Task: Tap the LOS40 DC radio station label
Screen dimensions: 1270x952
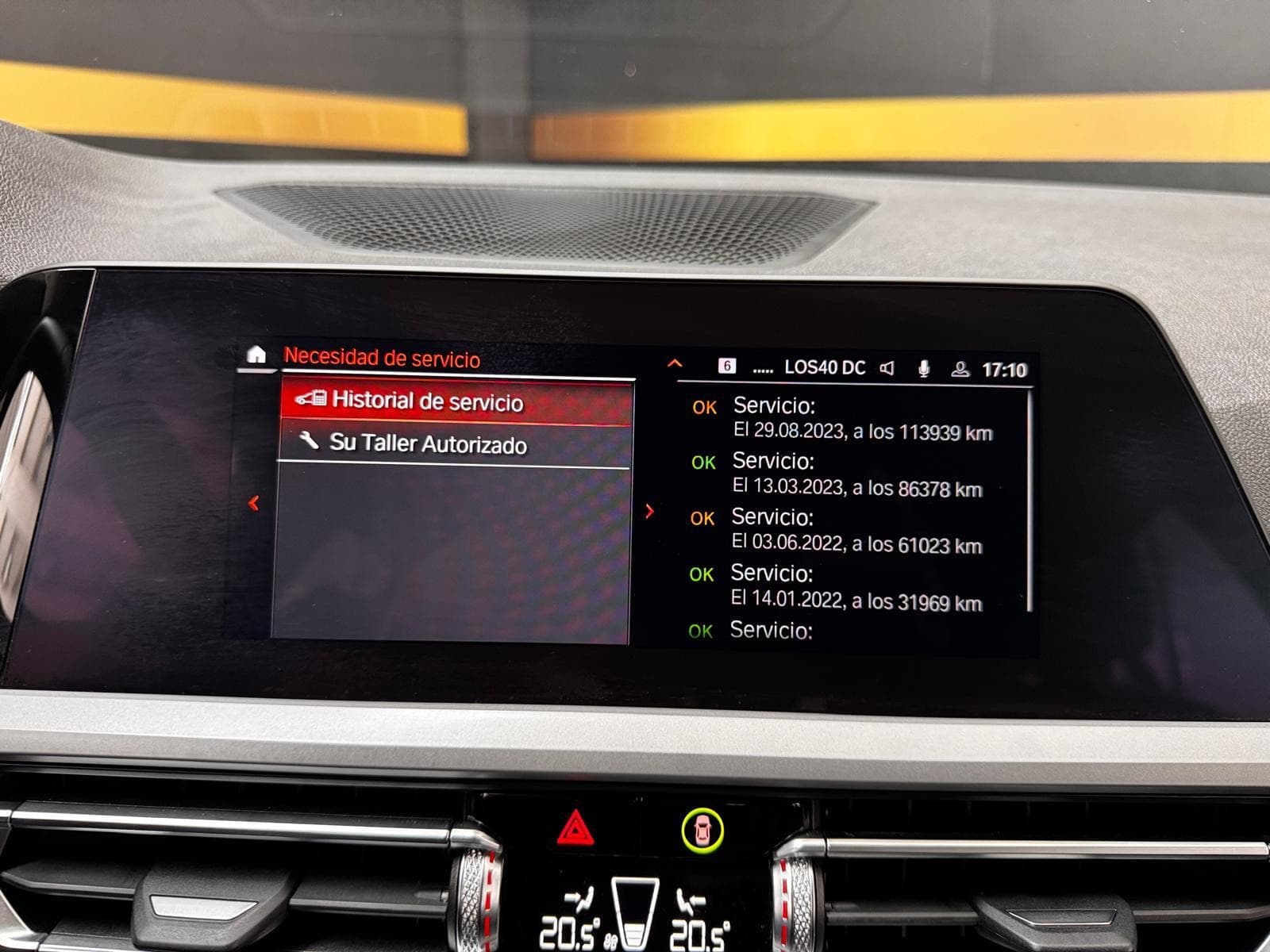Action: pos(825,368)
